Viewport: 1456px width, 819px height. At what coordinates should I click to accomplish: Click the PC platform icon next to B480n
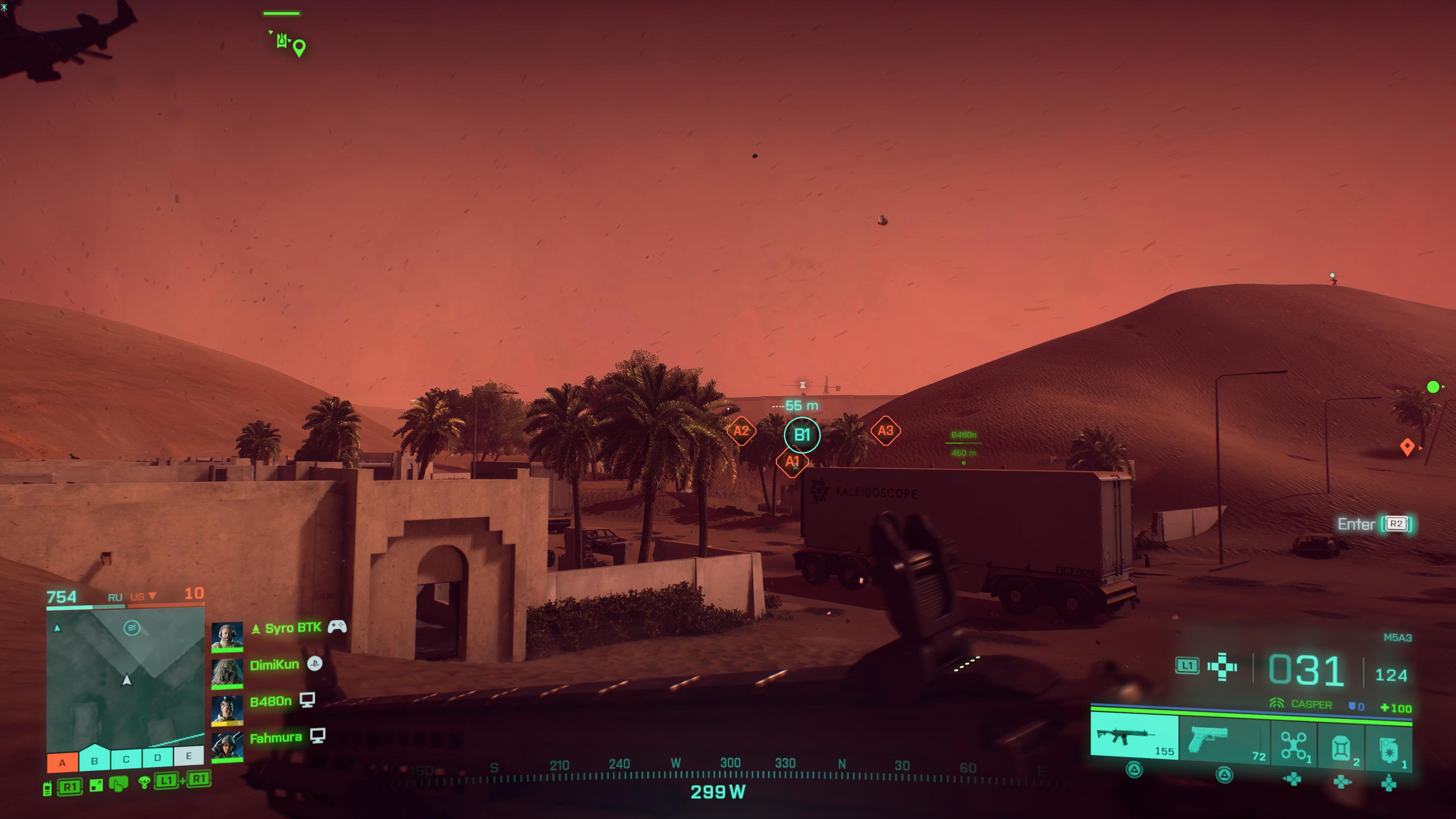coord(308,699)
